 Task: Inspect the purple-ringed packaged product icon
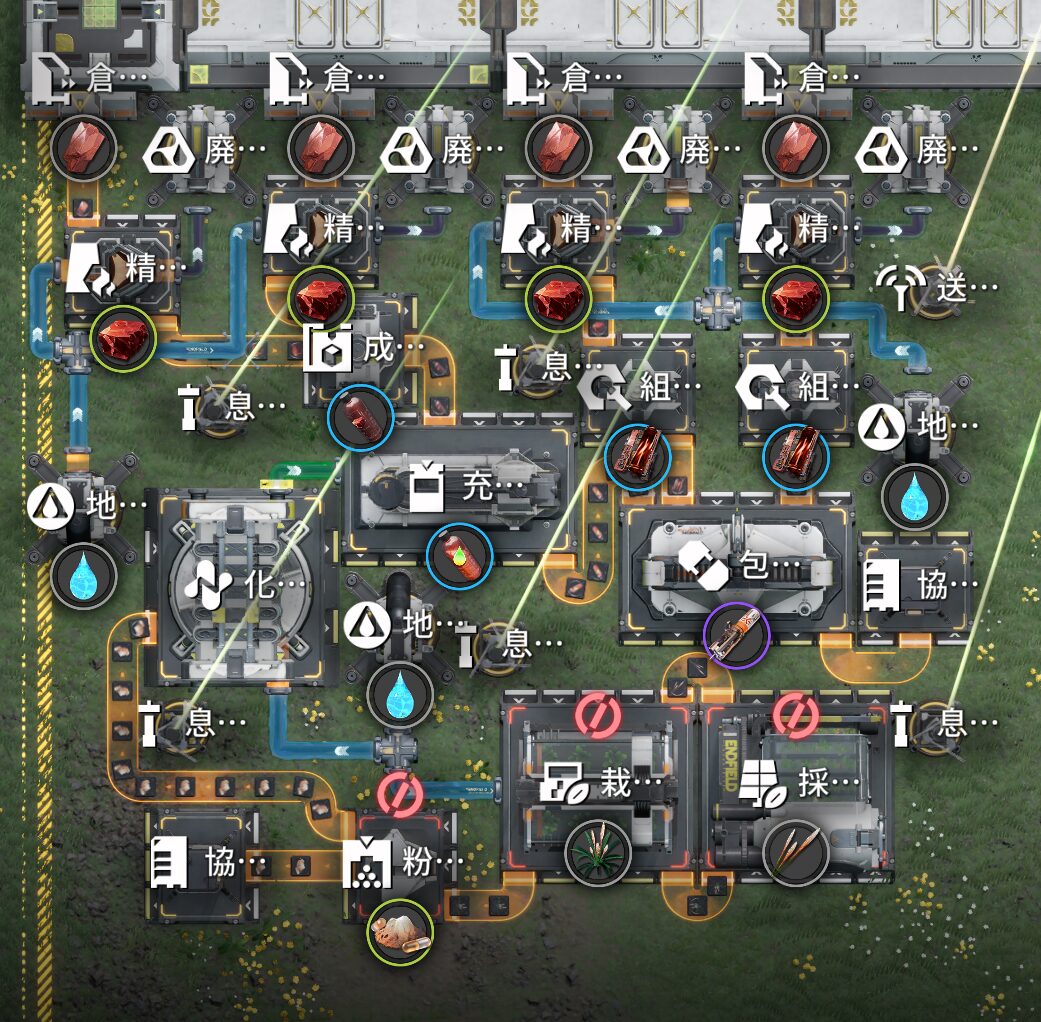[x=736, y=638]
